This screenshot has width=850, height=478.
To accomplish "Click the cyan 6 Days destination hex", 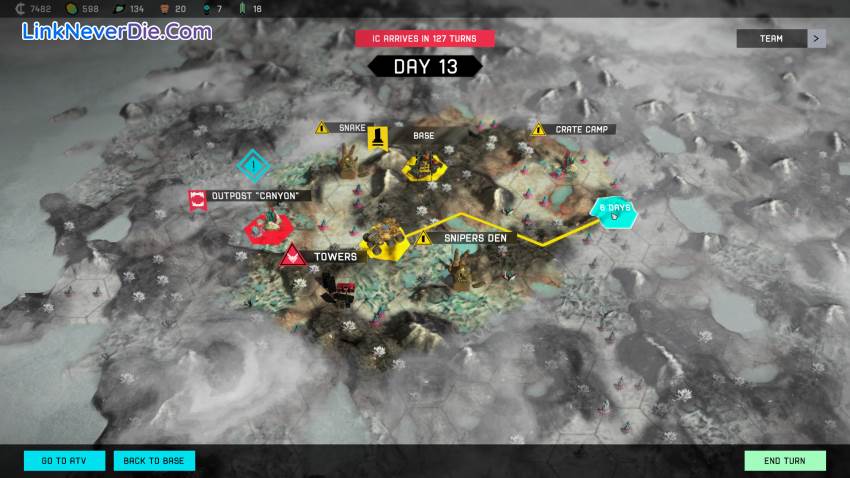I will pyautogui.click(x=612, y=209).
